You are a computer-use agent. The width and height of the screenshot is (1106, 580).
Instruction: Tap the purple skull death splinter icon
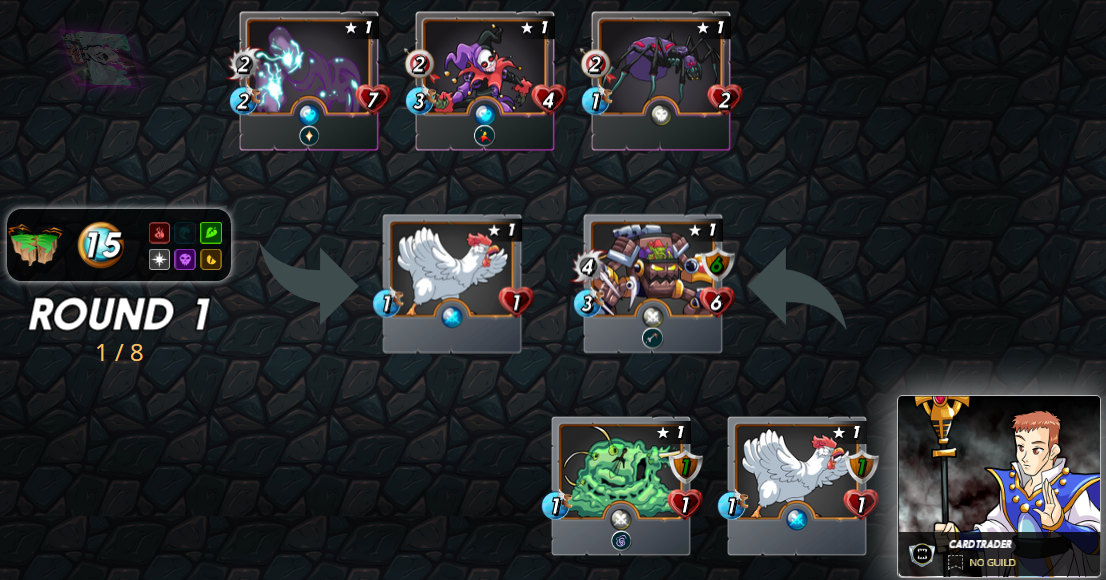185,259
